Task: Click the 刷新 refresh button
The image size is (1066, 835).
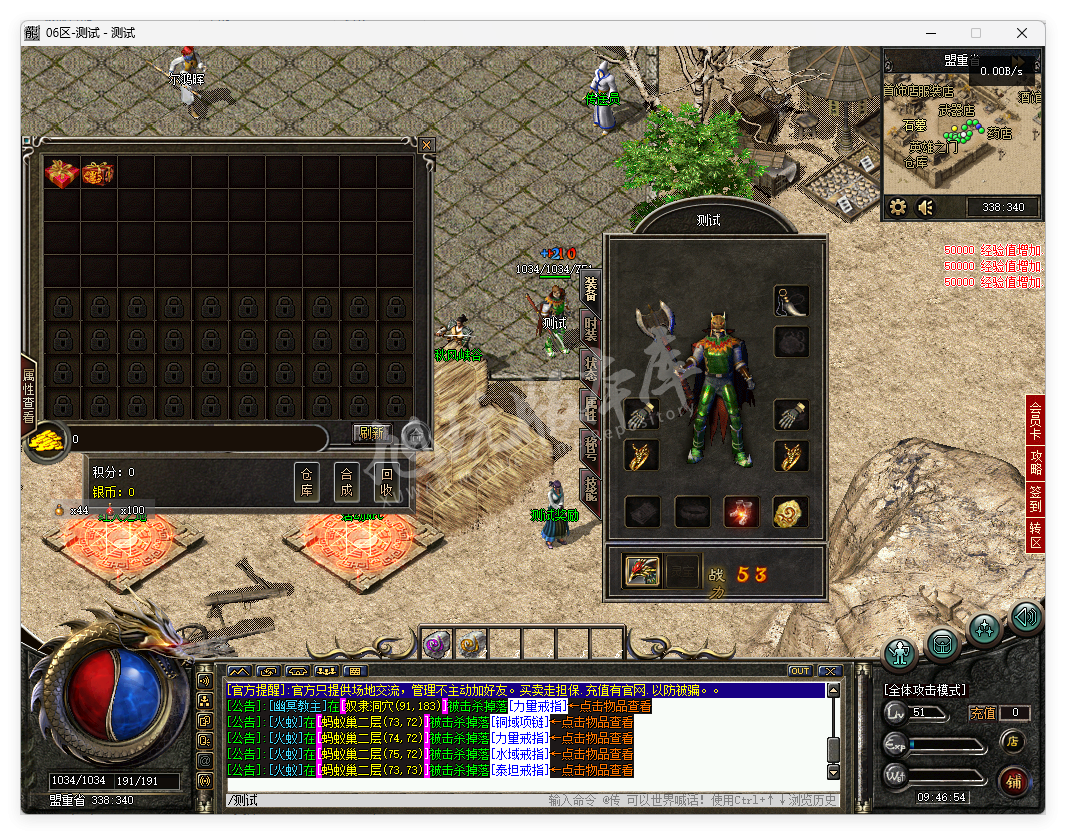Action: tap(372, 433)
